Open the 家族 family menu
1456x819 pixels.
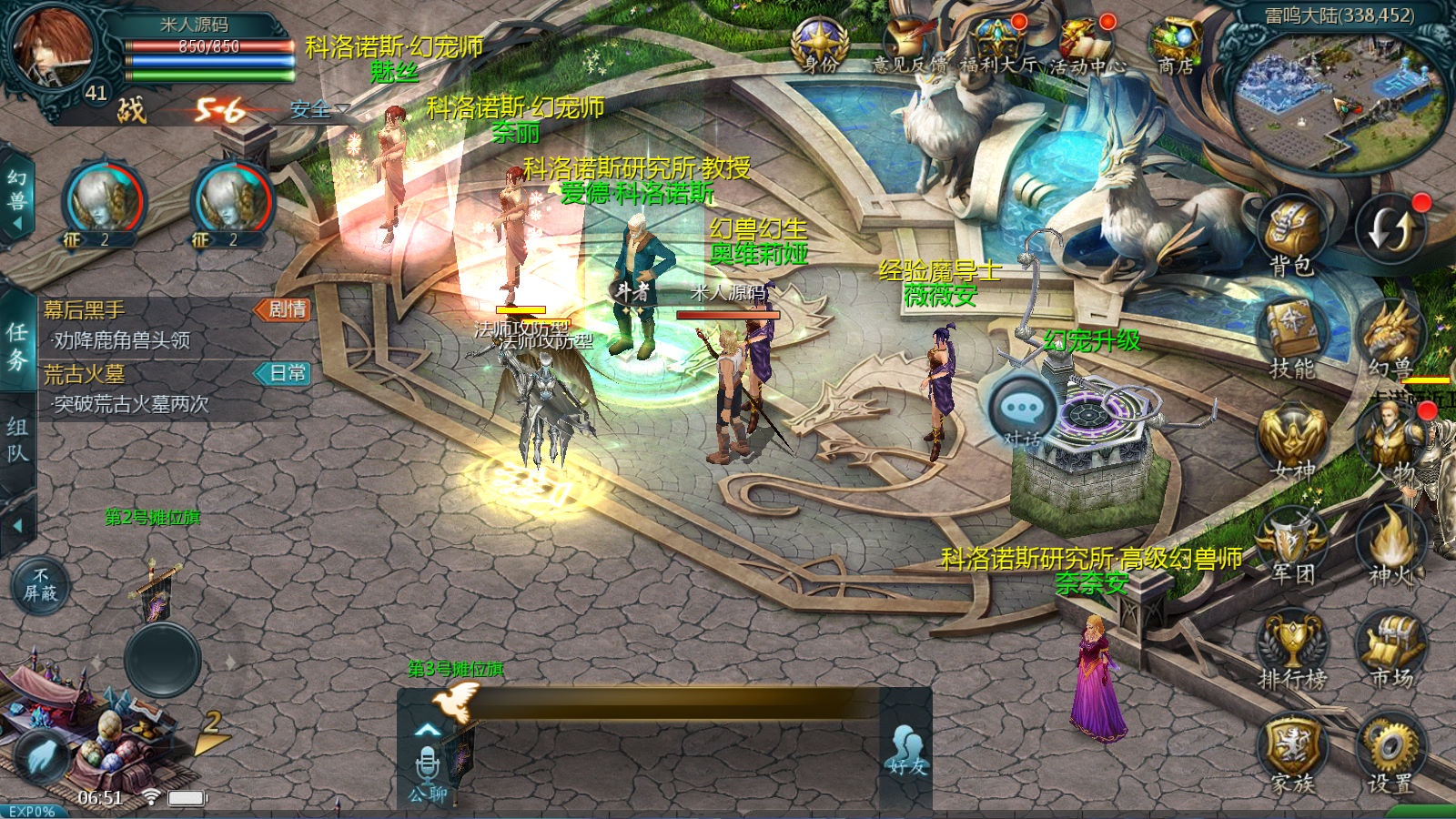(x=1291, y=751)
